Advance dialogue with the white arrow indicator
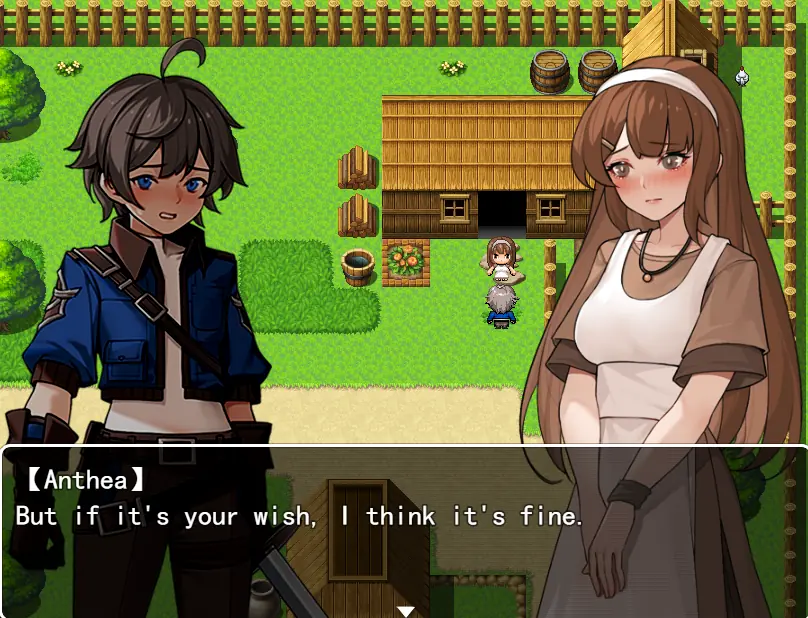Viewport: 808px width, 618px height. click(x=405, y=610)
